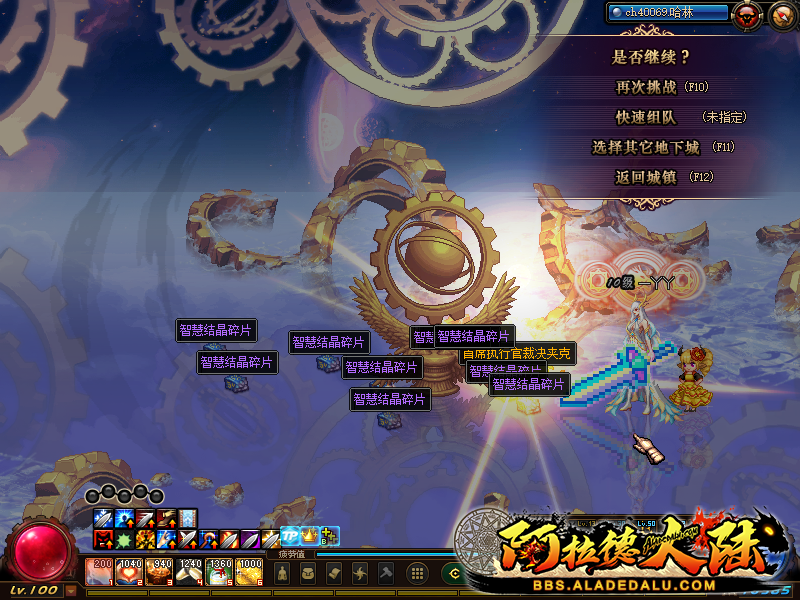Screen dimensions: 800x600
Task: Toggle the small arrow beside Lv.100
Action: tap(70, 590)
